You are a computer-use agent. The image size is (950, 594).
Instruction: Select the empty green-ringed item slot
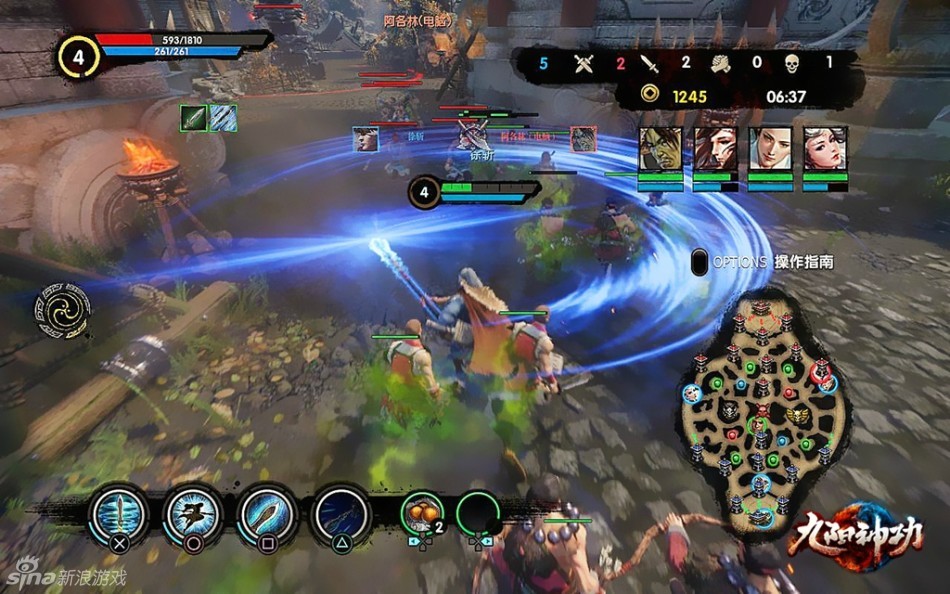point(479,514)
